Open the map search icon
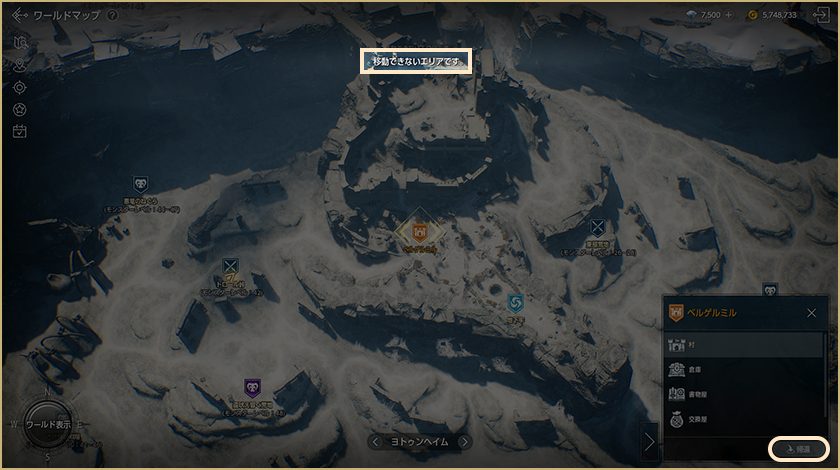Viewport: 840px width, 470px height. click(x=20, y=42)
